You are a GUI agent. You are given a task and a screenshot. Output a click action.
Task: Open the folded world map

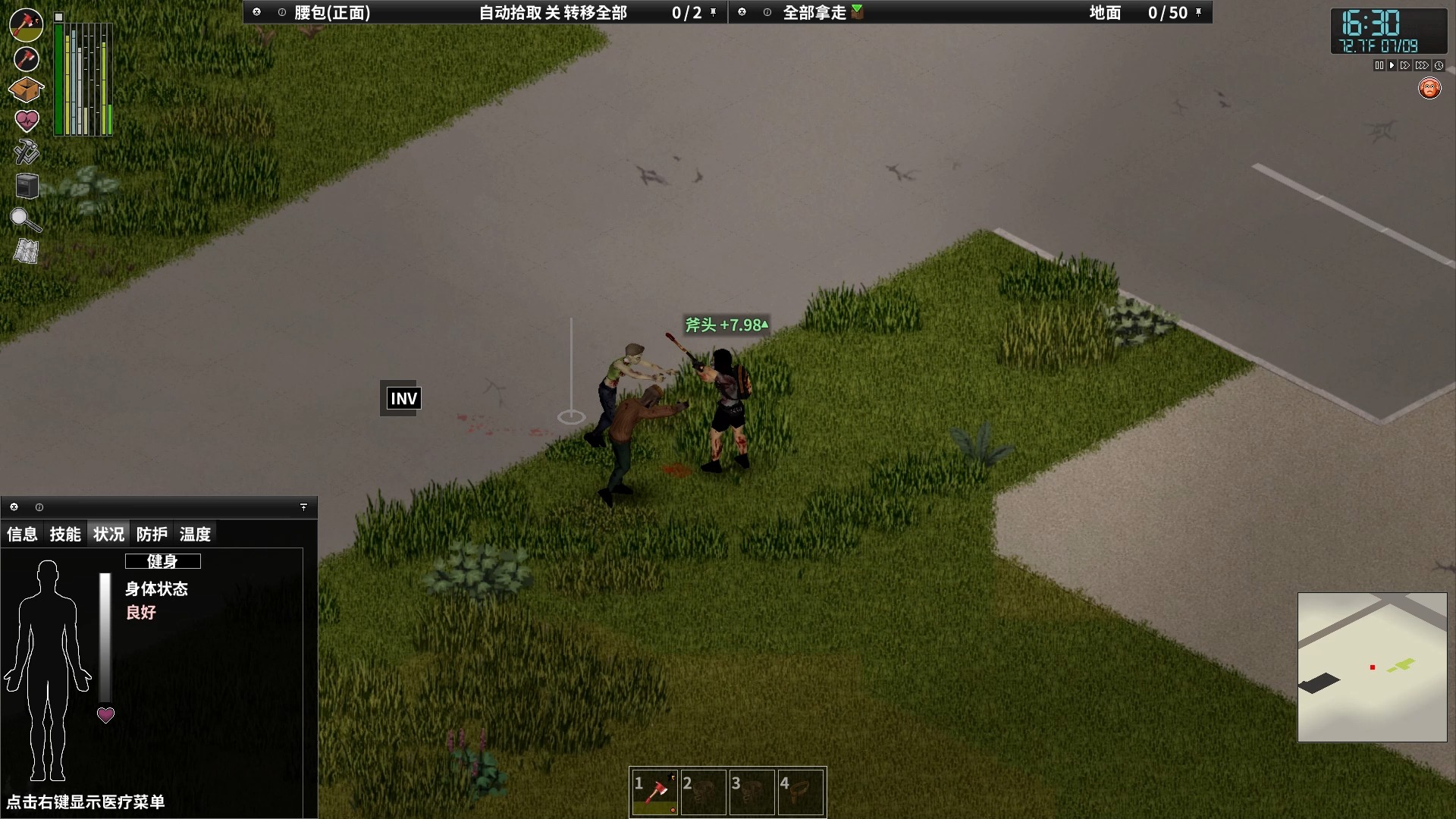coord(26,252)
